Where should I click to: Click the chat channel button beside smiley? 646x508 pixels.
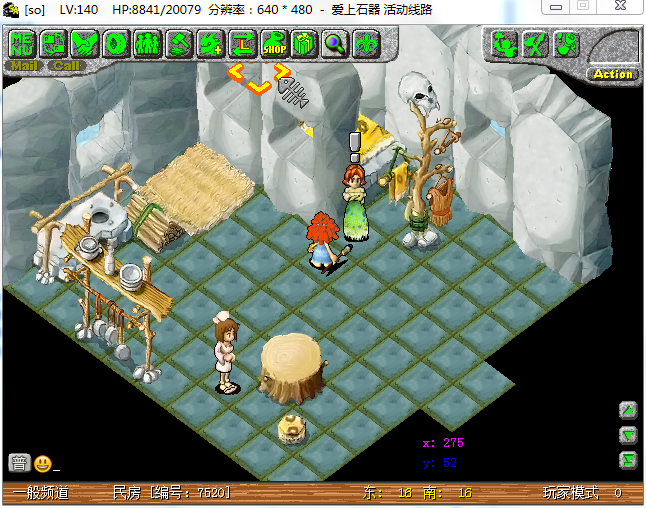click(18, 463)
